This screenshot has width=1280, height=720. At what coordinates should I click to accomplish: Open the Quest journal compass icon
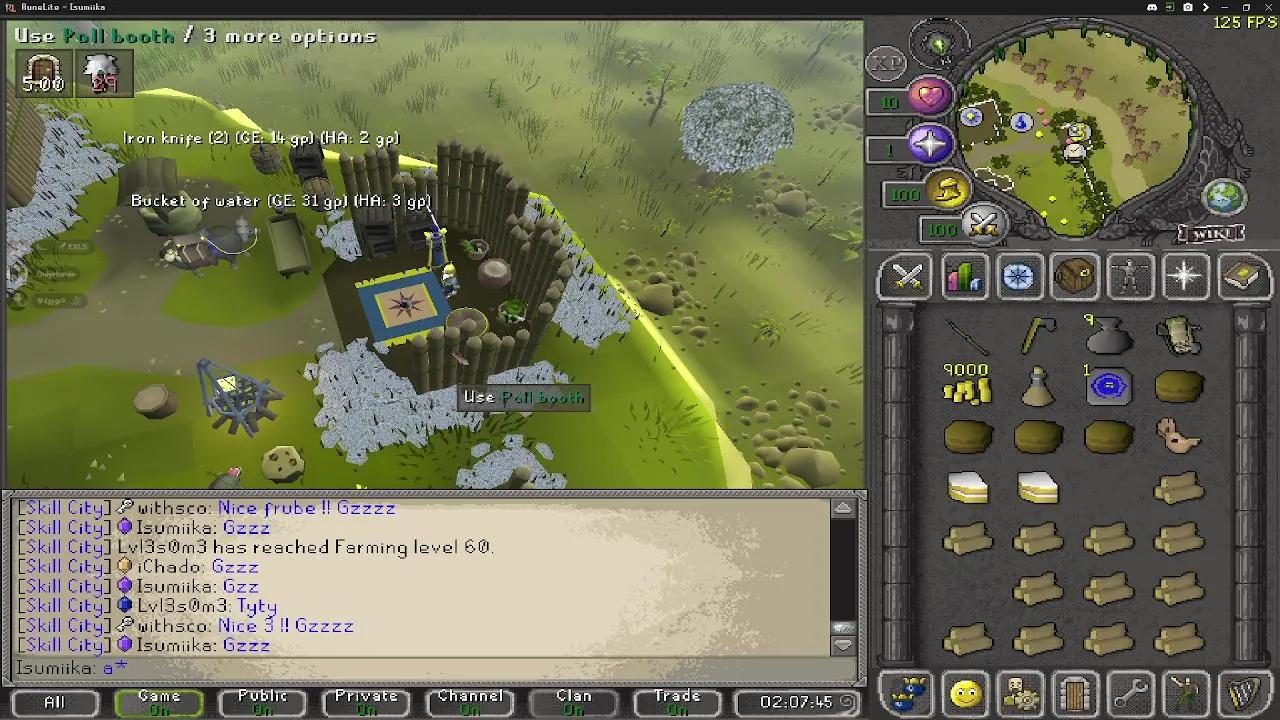1018,277
